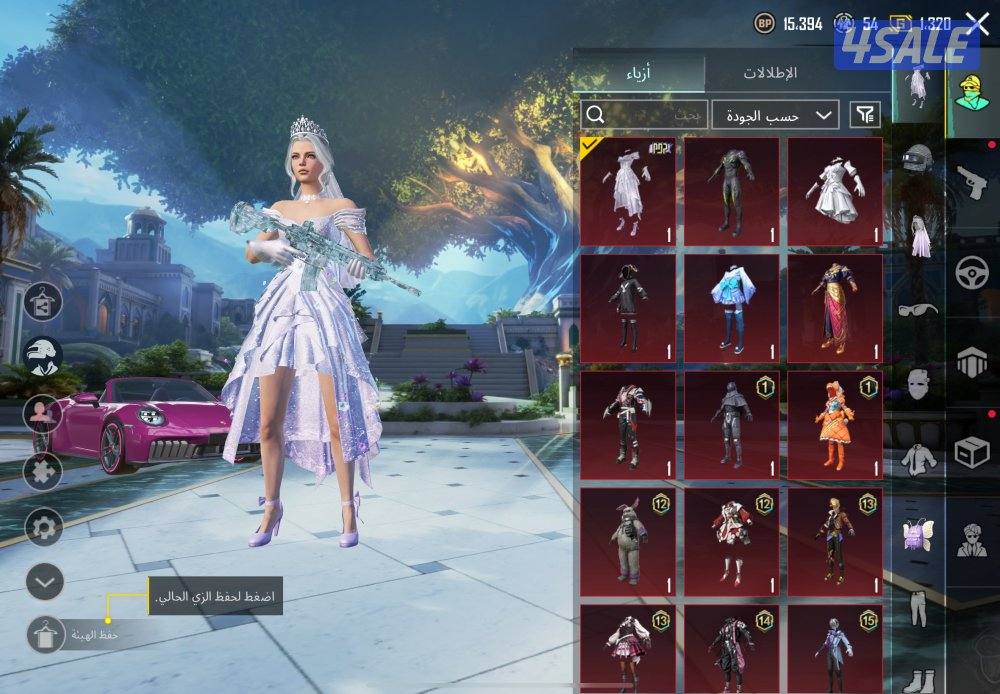Select the red and gold robe outfit

[x=835, y=307]
